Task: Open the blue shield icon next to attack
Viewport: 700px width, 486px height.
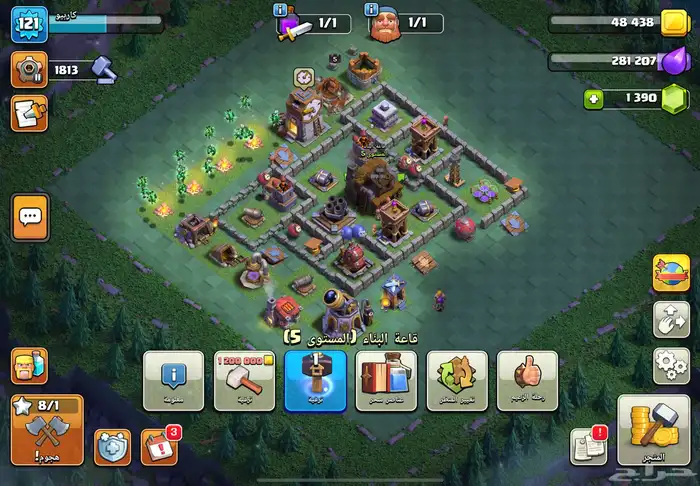Action: tap(112, 446)
